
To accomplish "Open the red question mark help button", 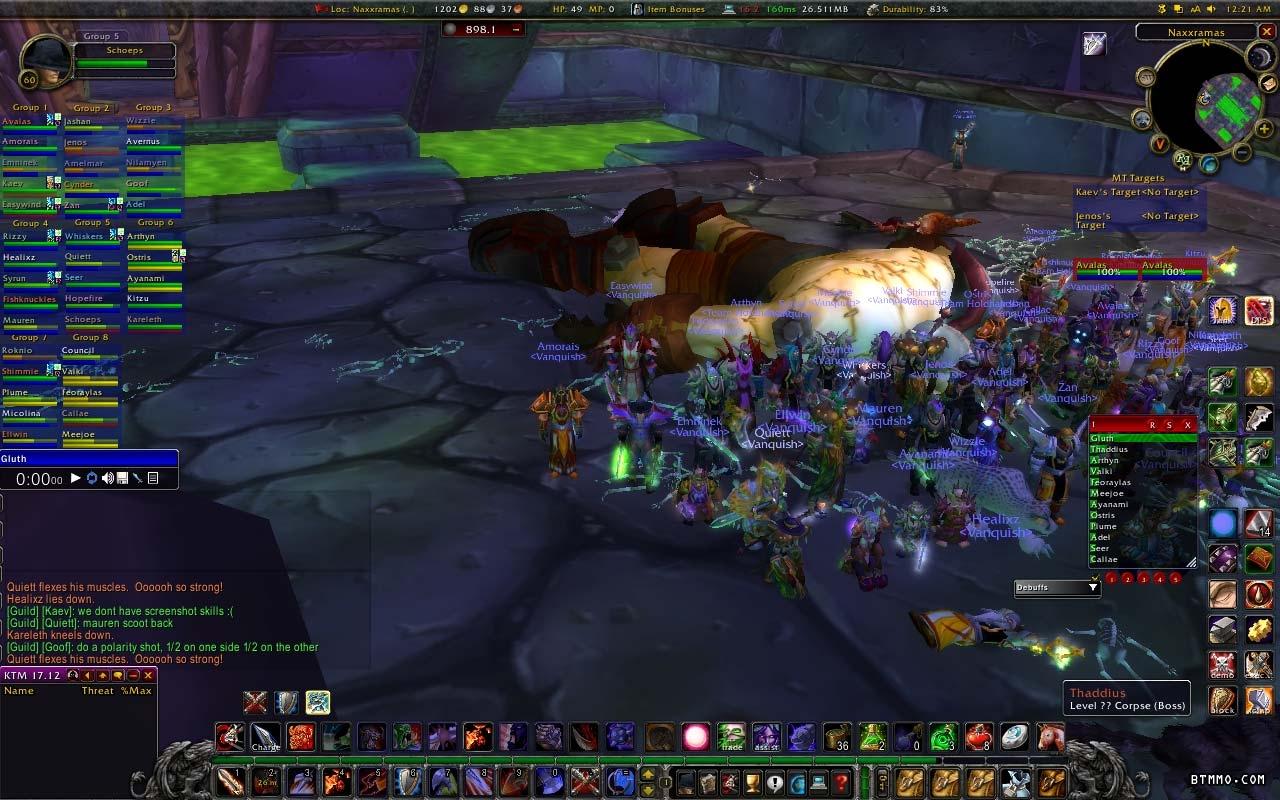I will pyautogui.click(x=841, y=781).
